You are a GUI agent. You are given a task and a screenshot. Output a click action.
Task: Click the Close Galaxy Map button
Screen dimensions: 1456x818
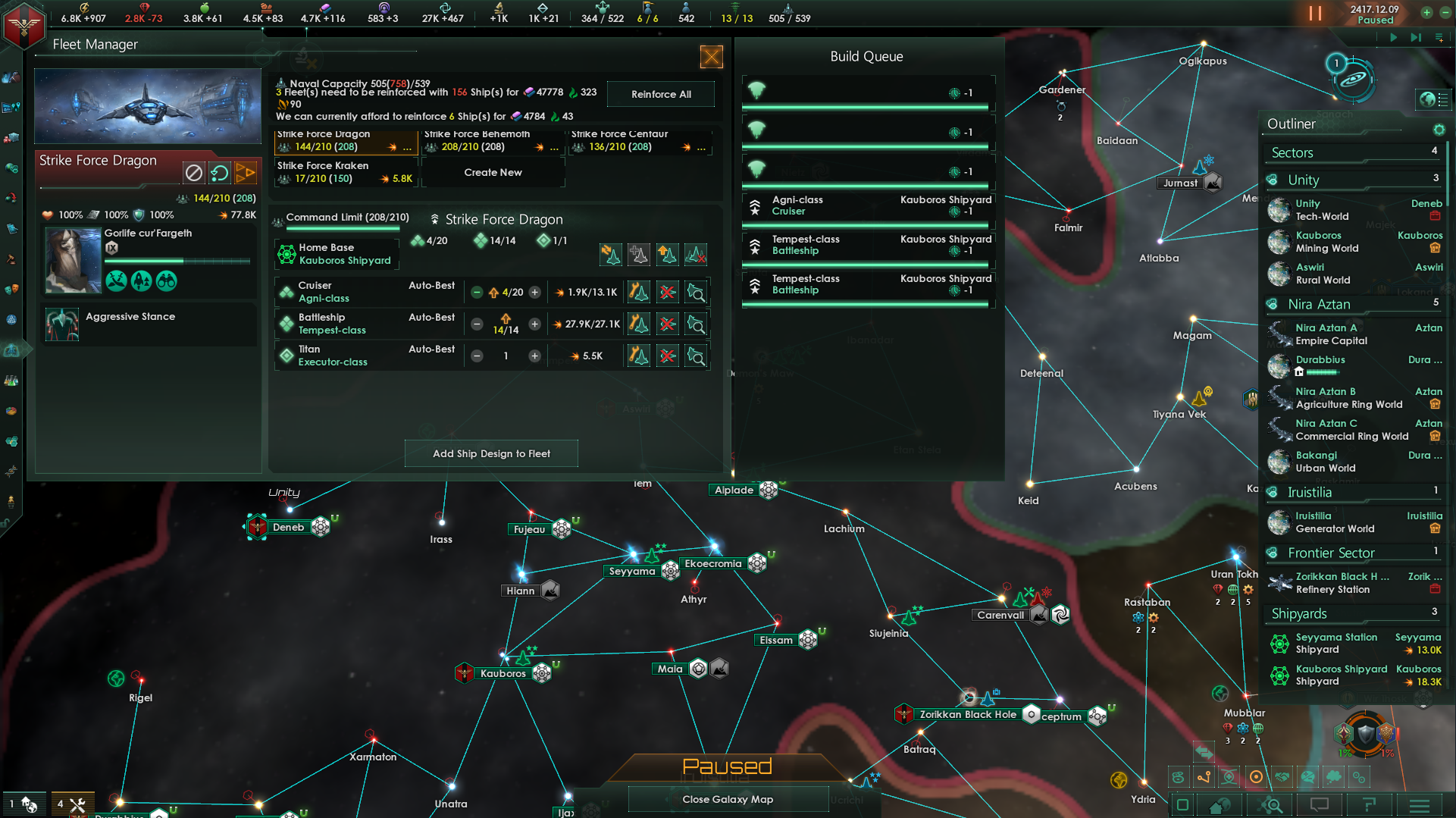click(x=727, y=799)
